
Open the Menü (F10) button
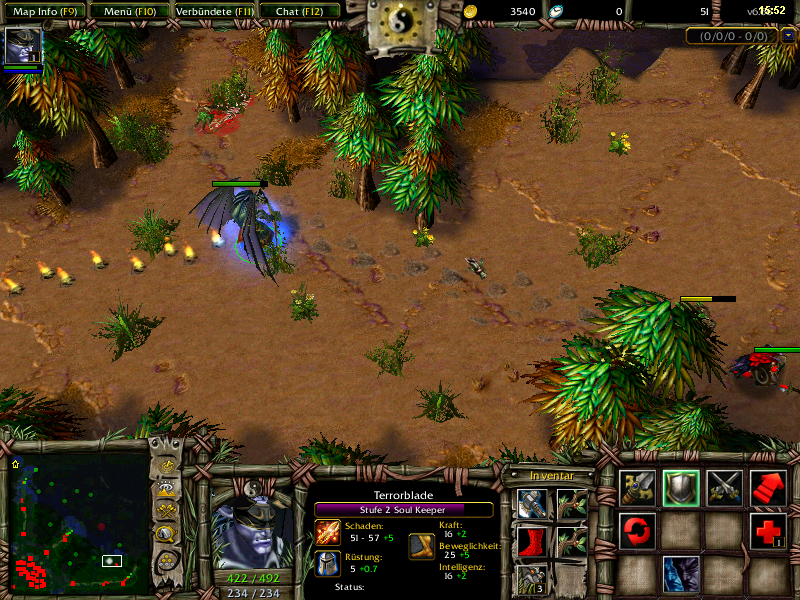[127, 11]
